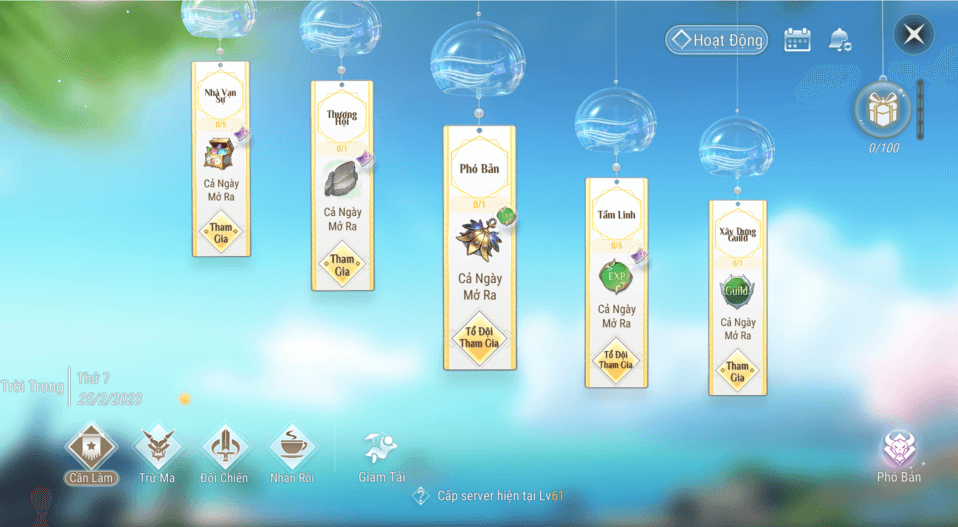Viewport: 958px width, 527px height.
Task: Close the activity screen with the X
Action: tap(912, 35)
